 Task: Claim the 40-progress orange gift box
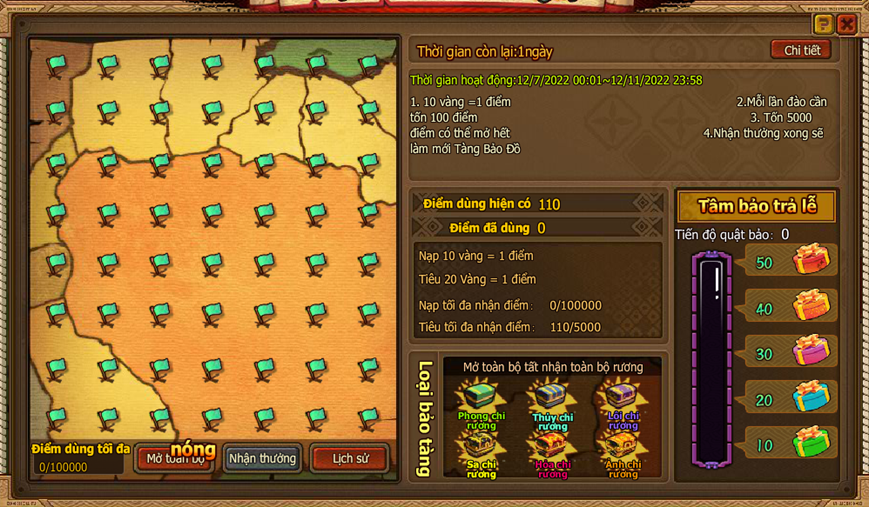[x=811, y=307]
